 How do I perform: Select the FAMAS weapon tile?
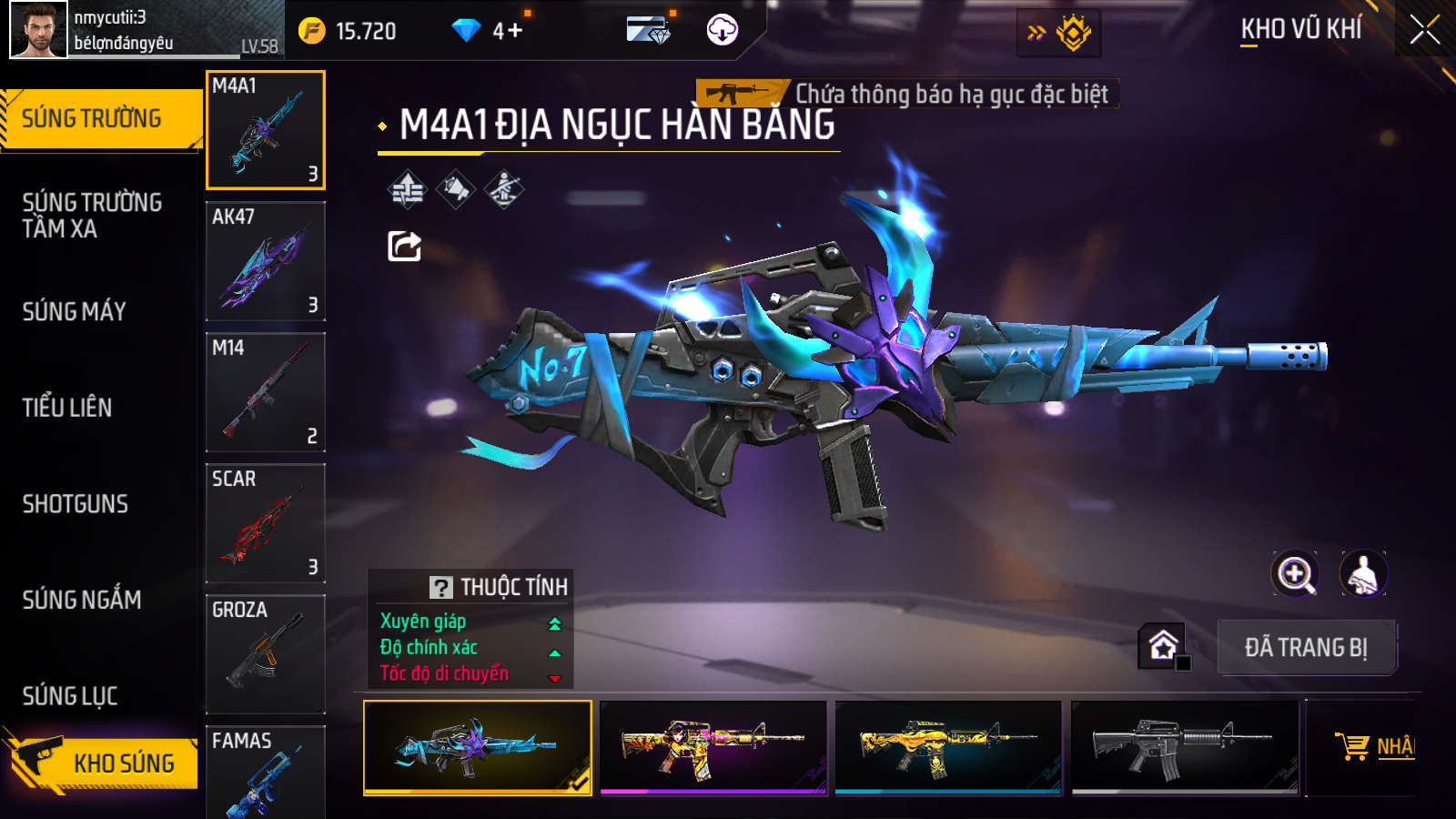[266, 773]
